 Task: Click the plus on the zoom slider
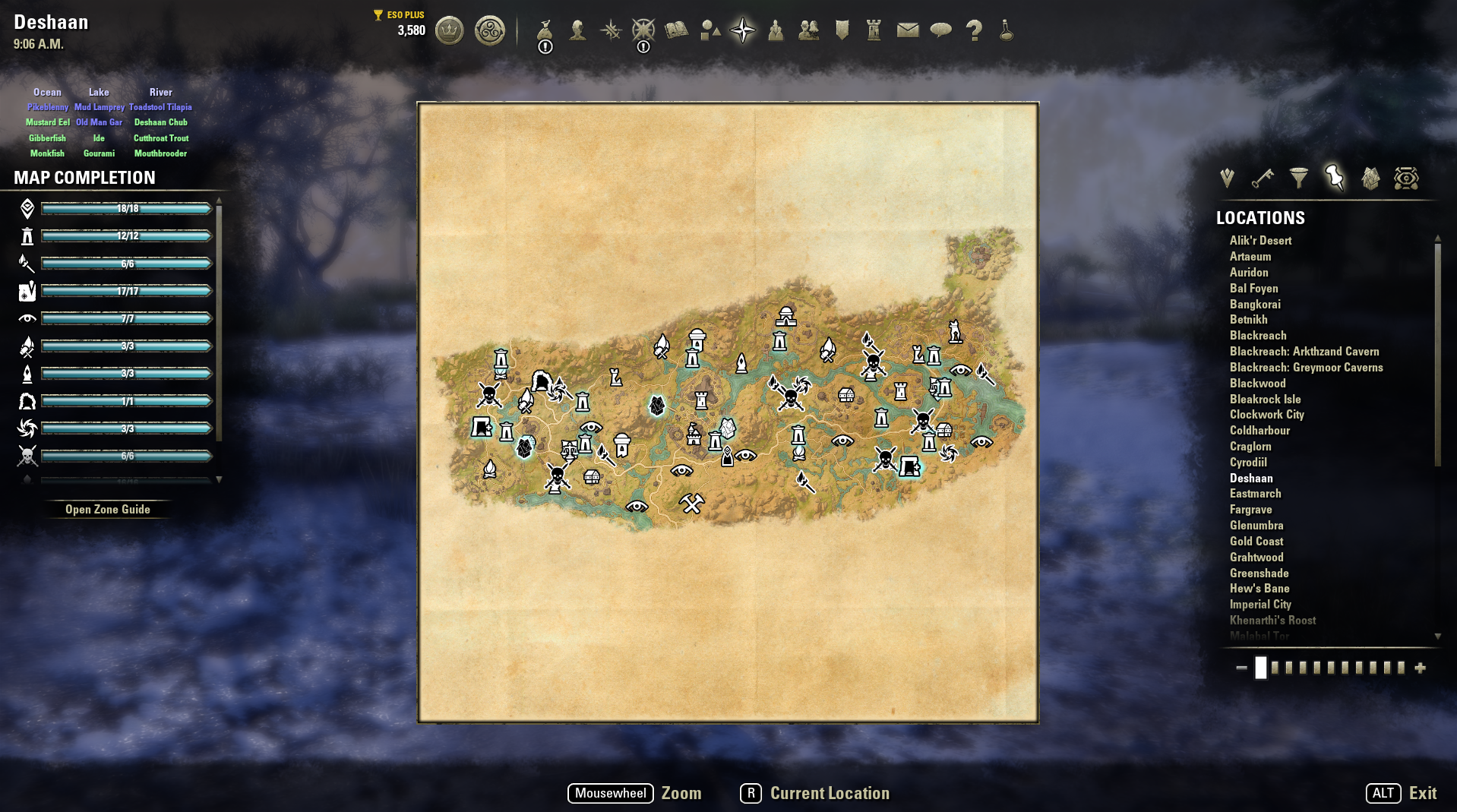1419,668
